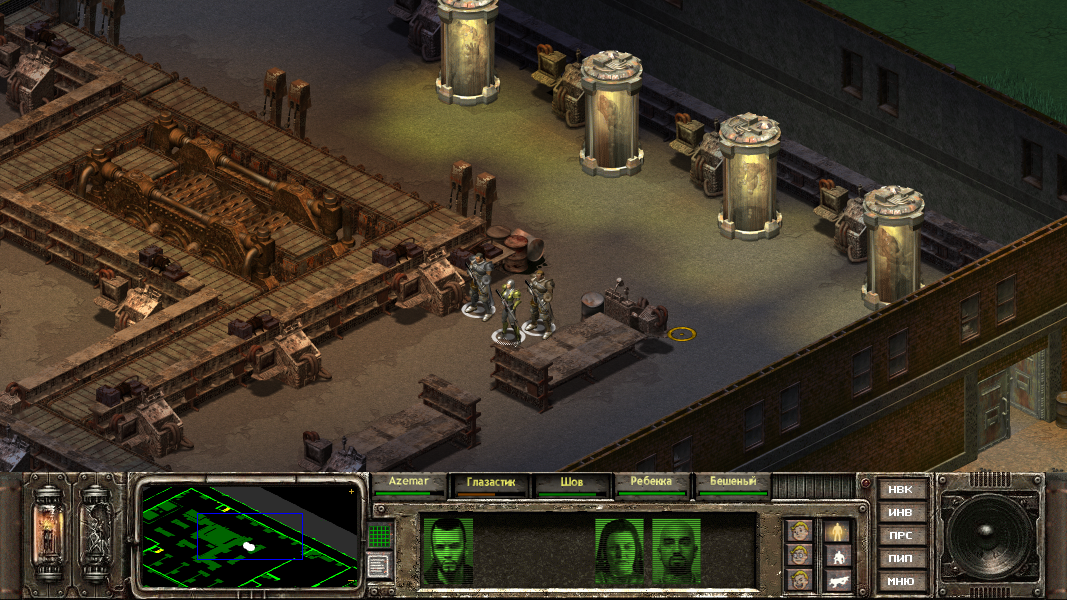Select the bald character portrait
1067x600 pixels.
[x=677, y=551]
